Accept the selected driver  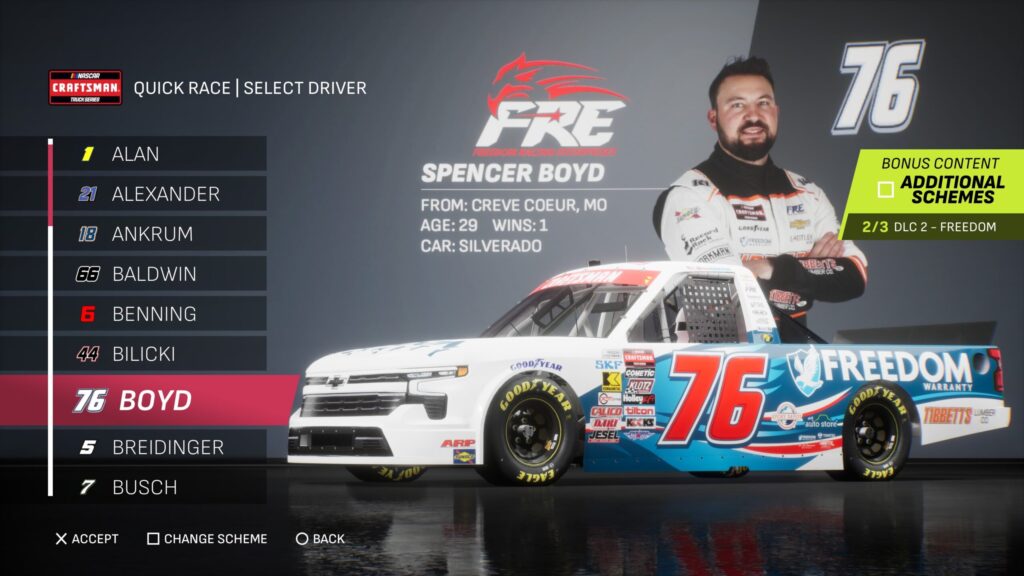click(x=86, y=539)
